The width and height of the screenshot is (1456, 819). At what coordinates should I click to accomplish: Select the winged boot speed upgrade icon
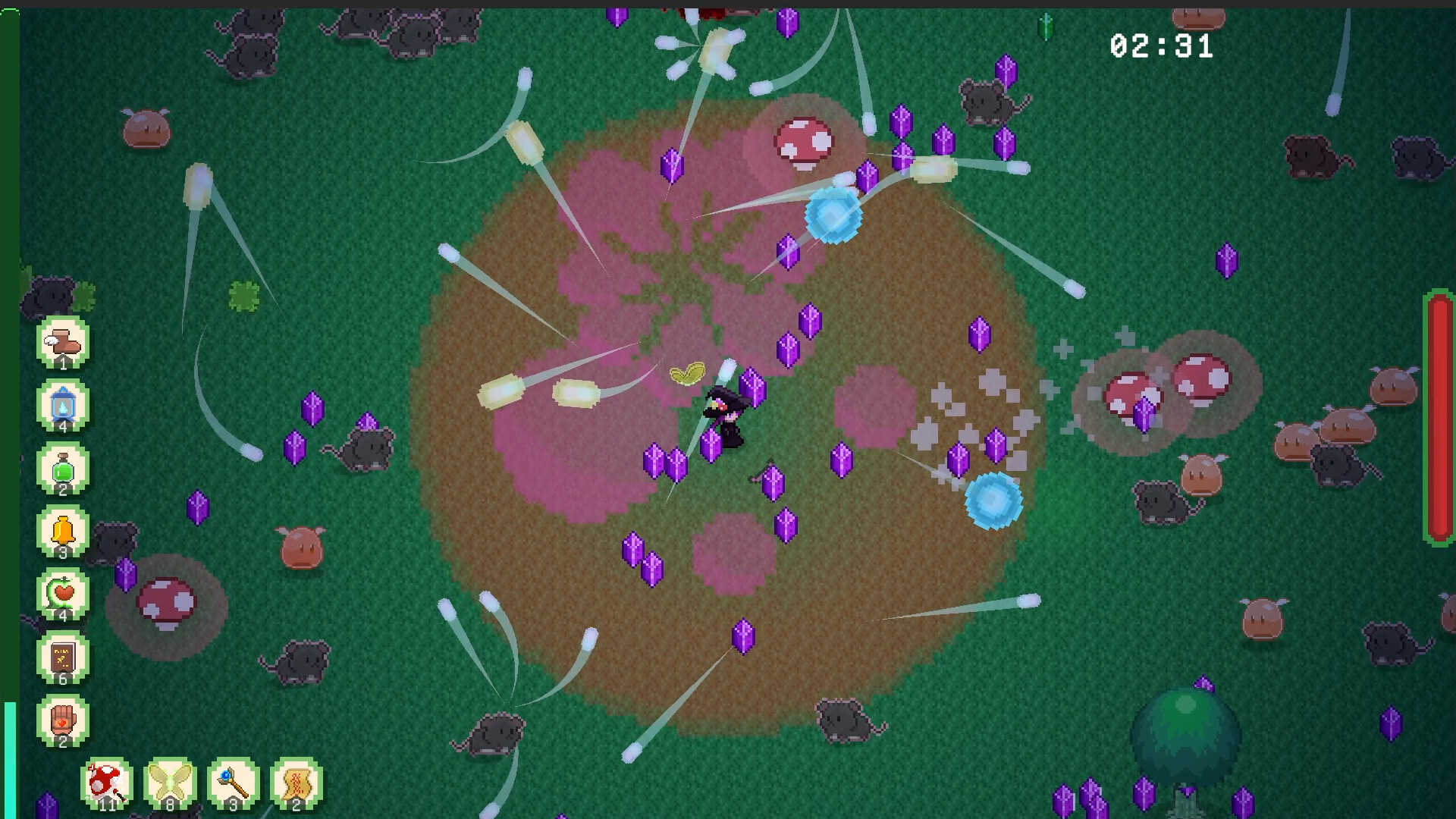point(63,341)
